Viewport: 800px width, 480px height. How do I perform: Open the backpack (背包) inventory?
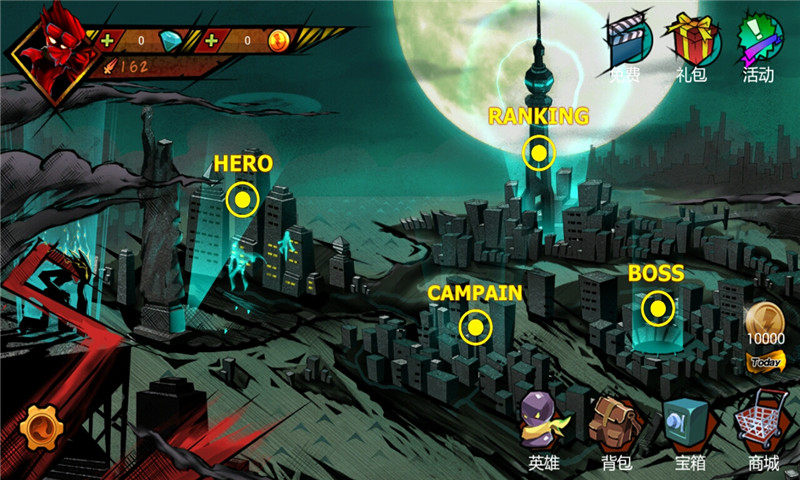tap(615, 424)
